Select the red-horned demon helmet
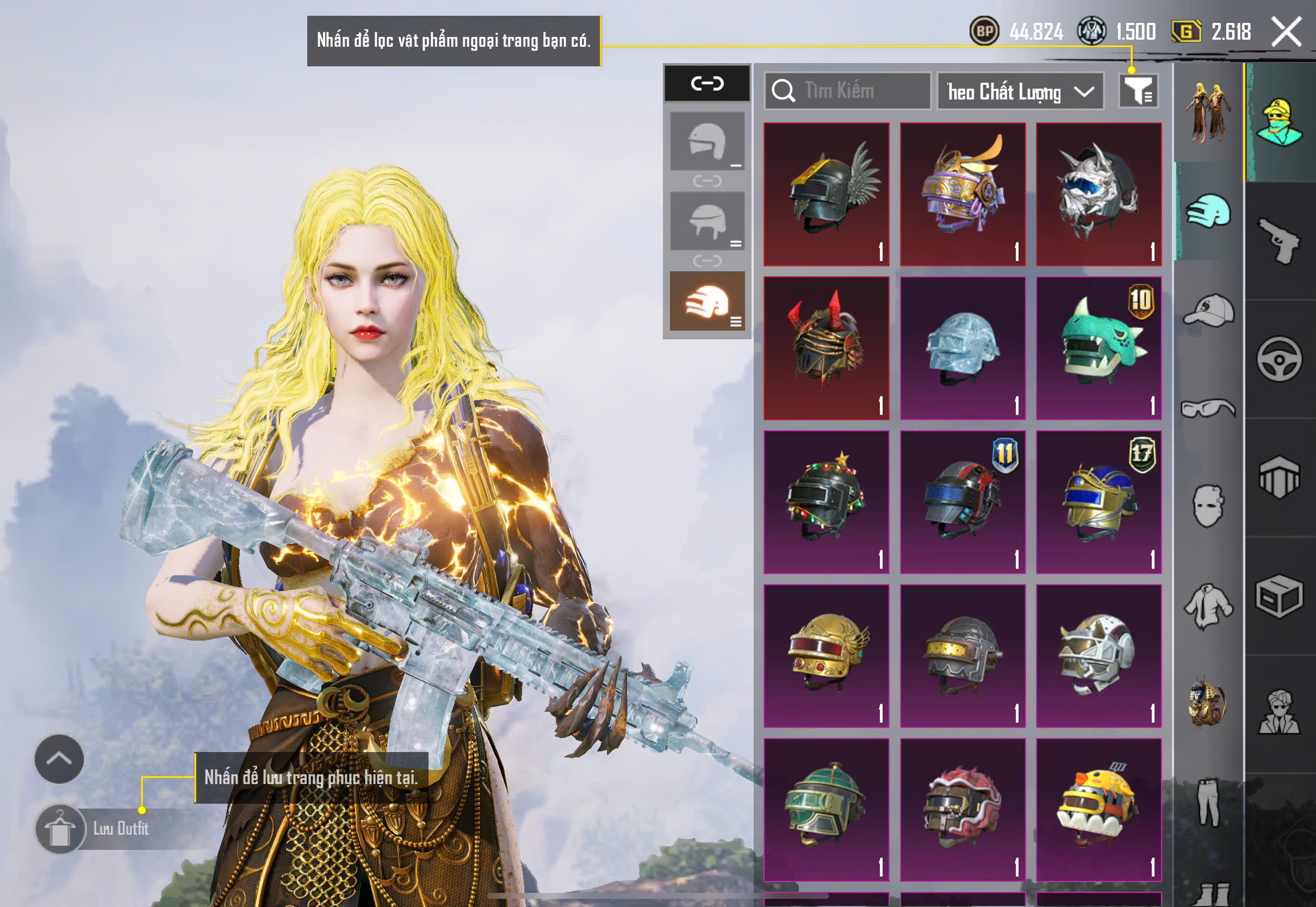Screen dimensions: 1316x907 826,348
